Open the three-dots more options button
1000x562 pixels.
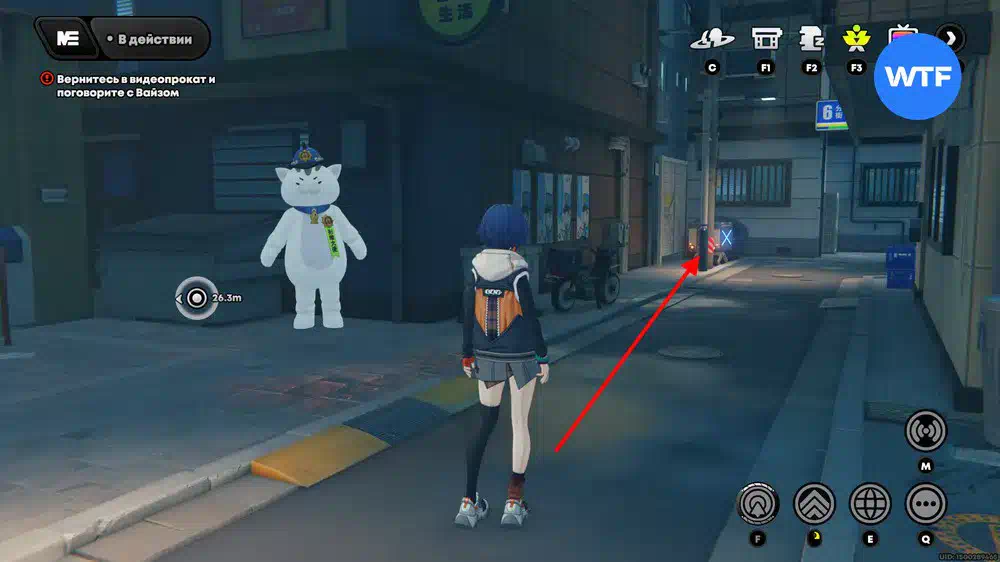(926, 503)
